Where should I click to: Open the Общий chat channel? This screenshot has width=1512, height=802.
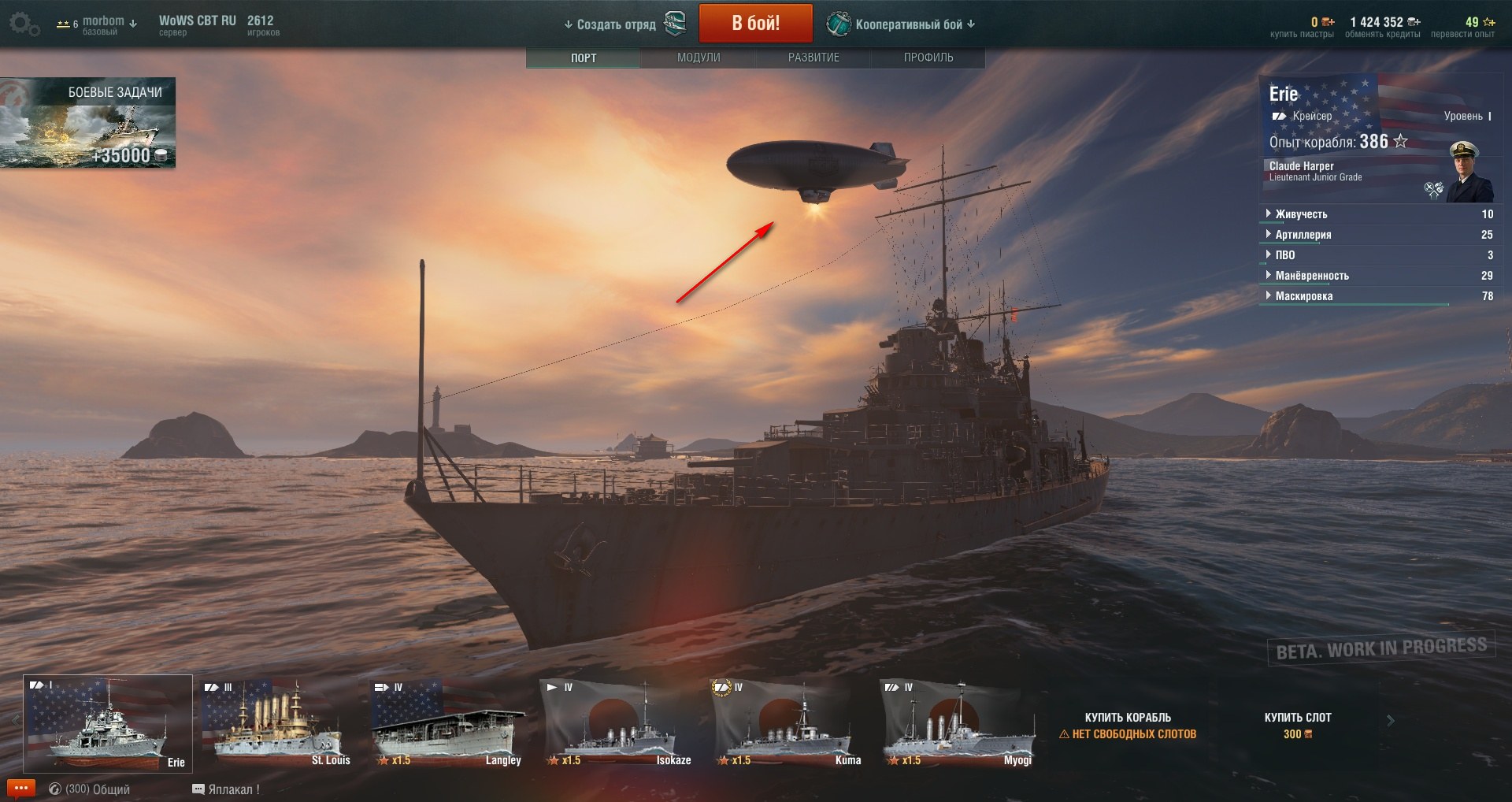(x=90, y=789)
